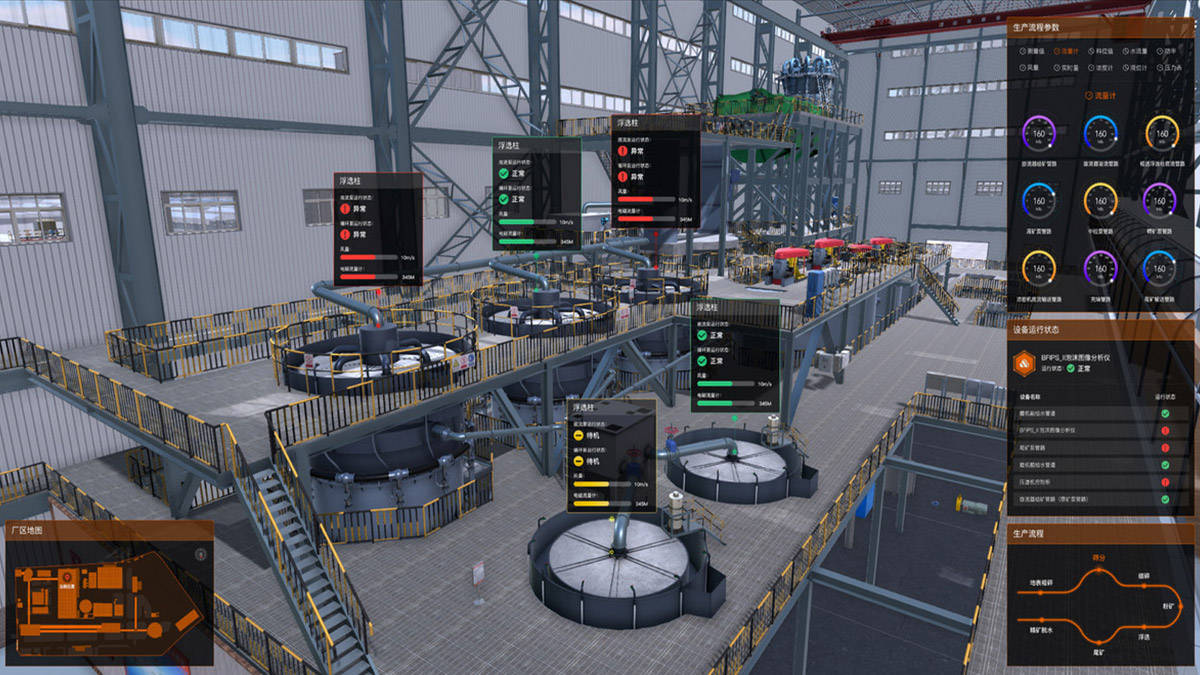Click the compass icon on the plant map
1200x675 pixels.
point(200,552)
